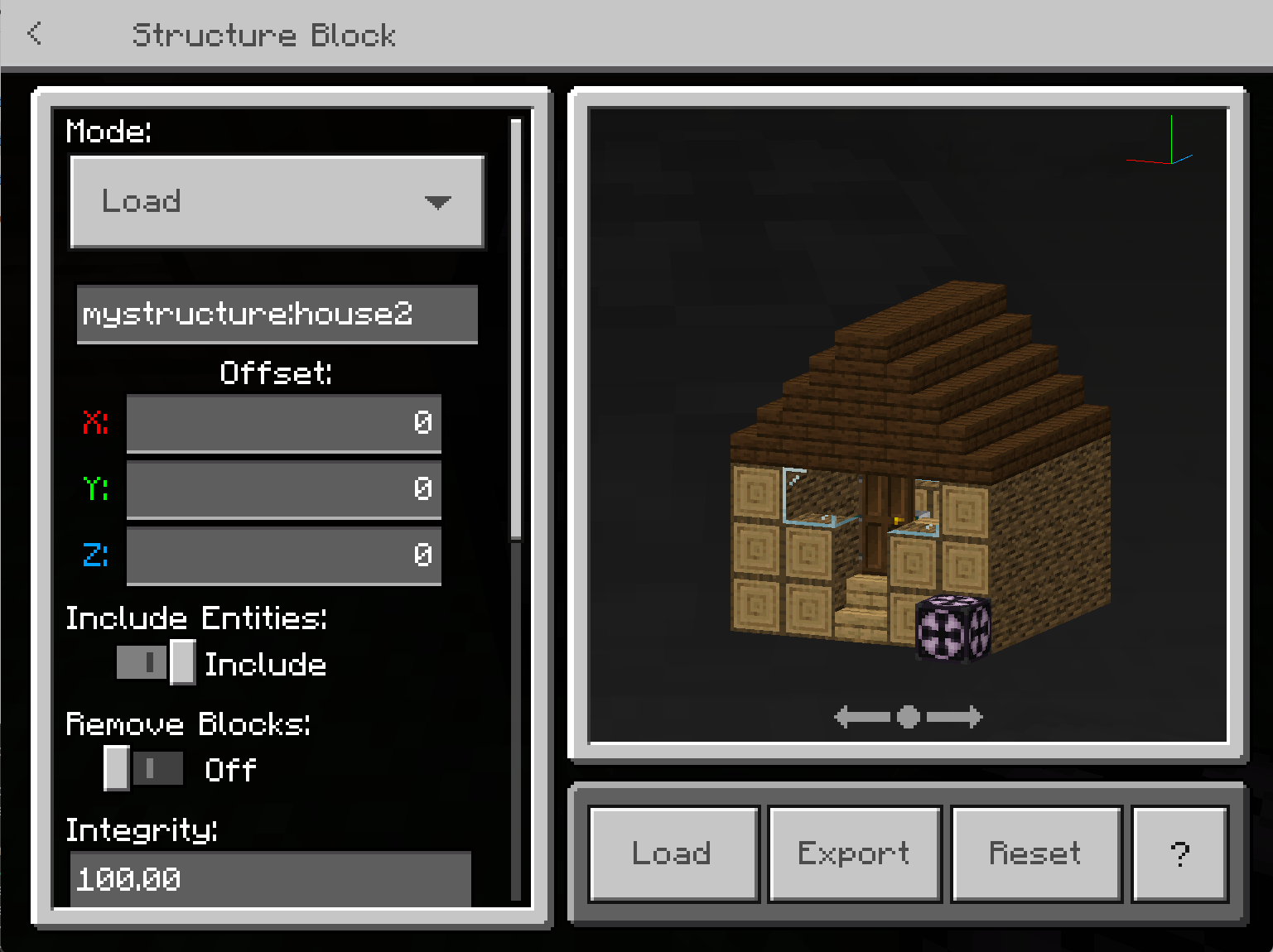Switch the Include Entities setting
The image size is (1273, 952).
pyautogui.click(x=154, y=662)
